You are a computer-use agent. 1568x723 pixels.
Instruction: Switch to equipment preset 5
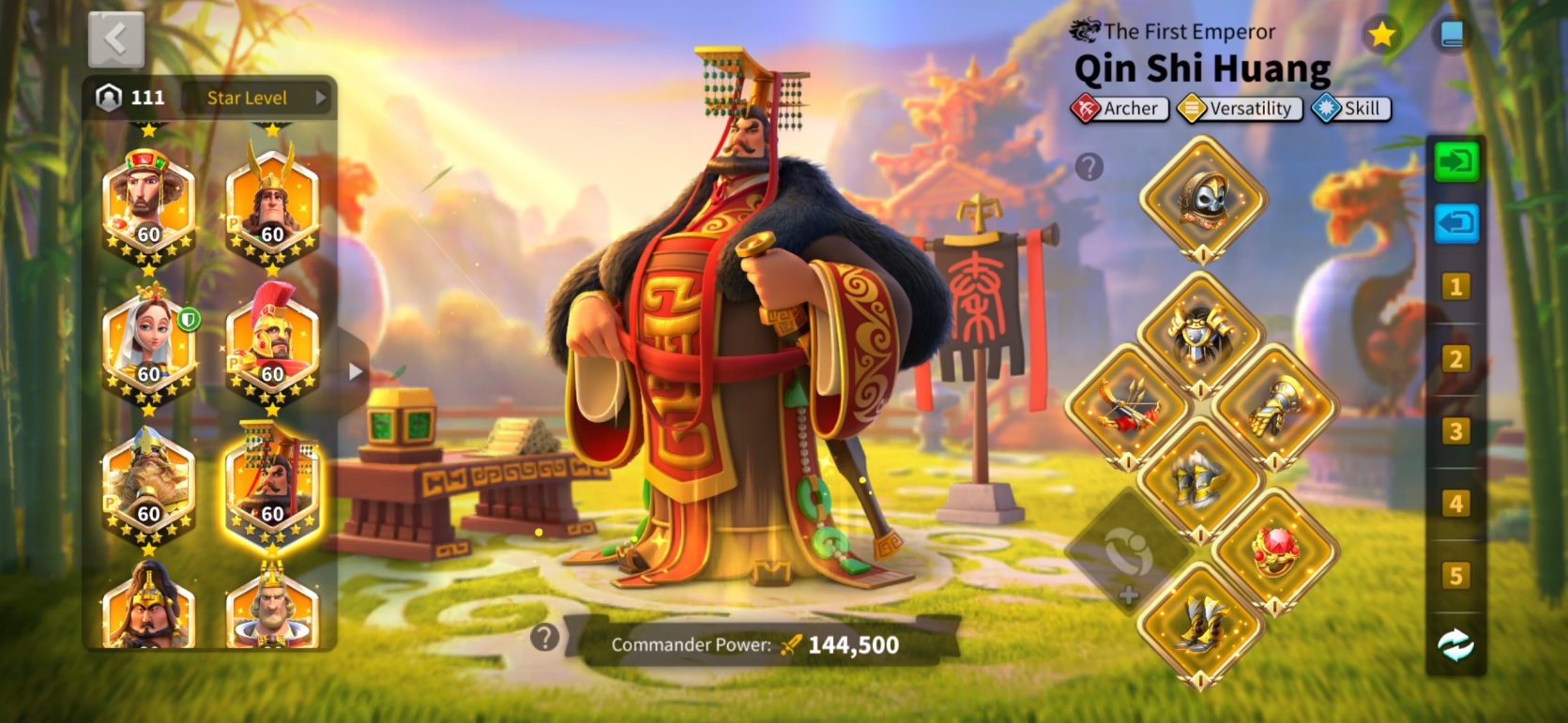pos(1455,576)
